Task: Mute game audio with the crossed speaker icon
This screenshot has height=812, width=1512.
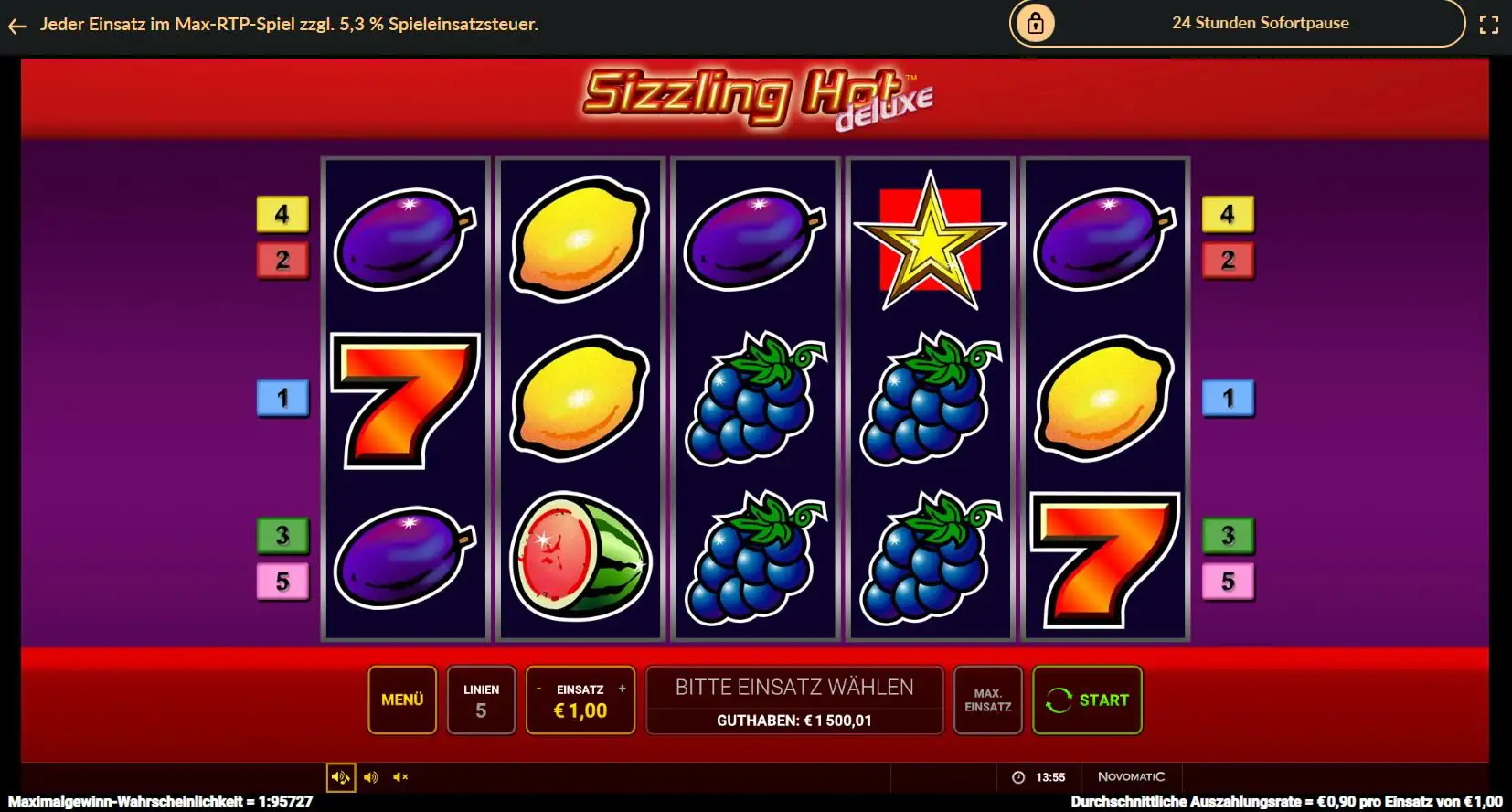Action: pyautogui.click(x=399, y=776)
